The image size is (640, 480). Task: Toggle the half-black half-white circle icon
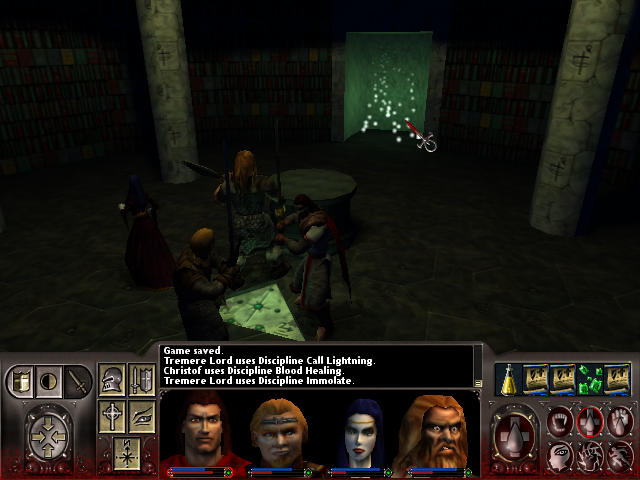(x=48, y=381)
